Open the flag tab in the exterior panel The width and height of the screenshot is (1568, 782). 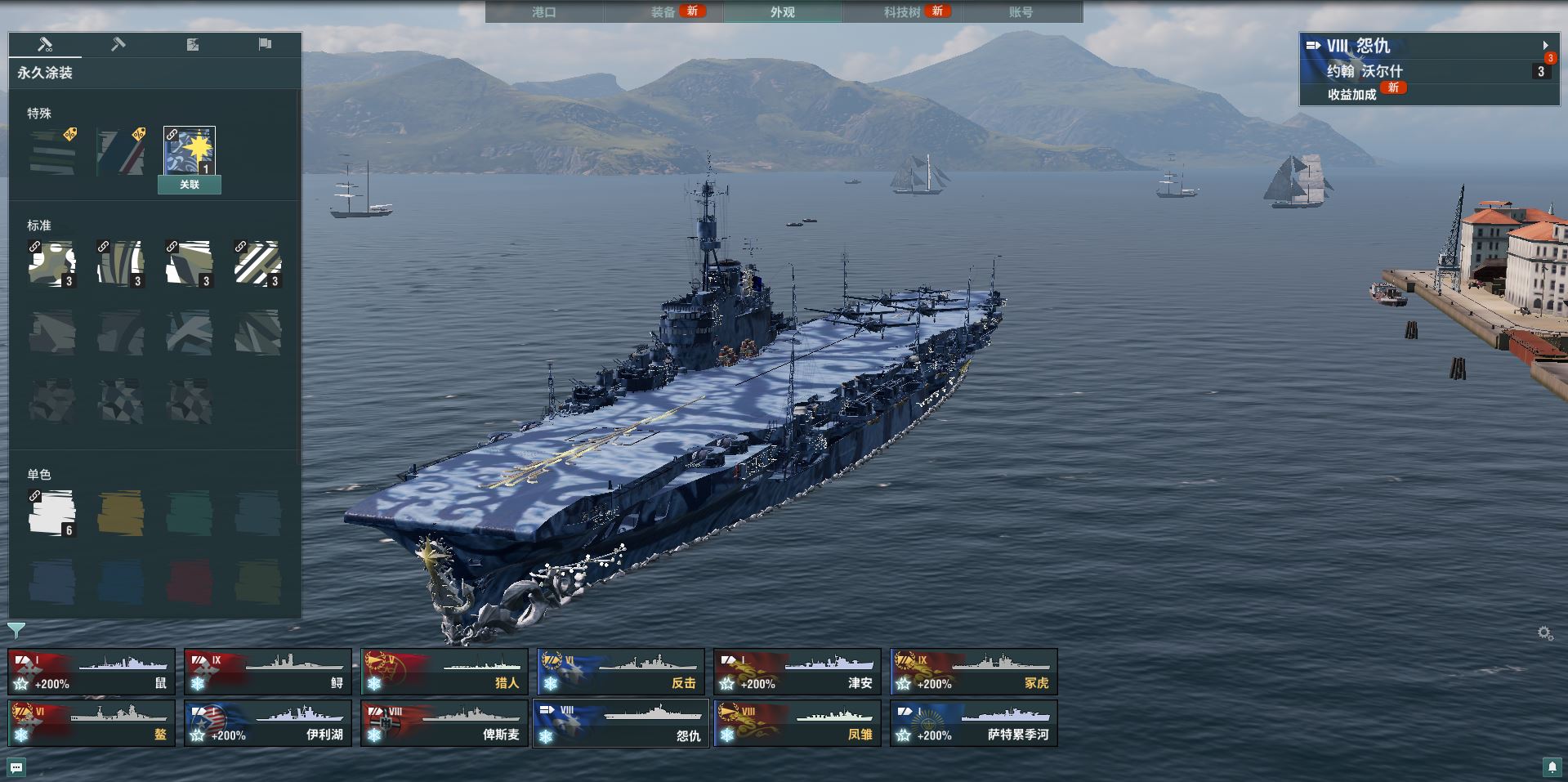click(x=265, y=44)
